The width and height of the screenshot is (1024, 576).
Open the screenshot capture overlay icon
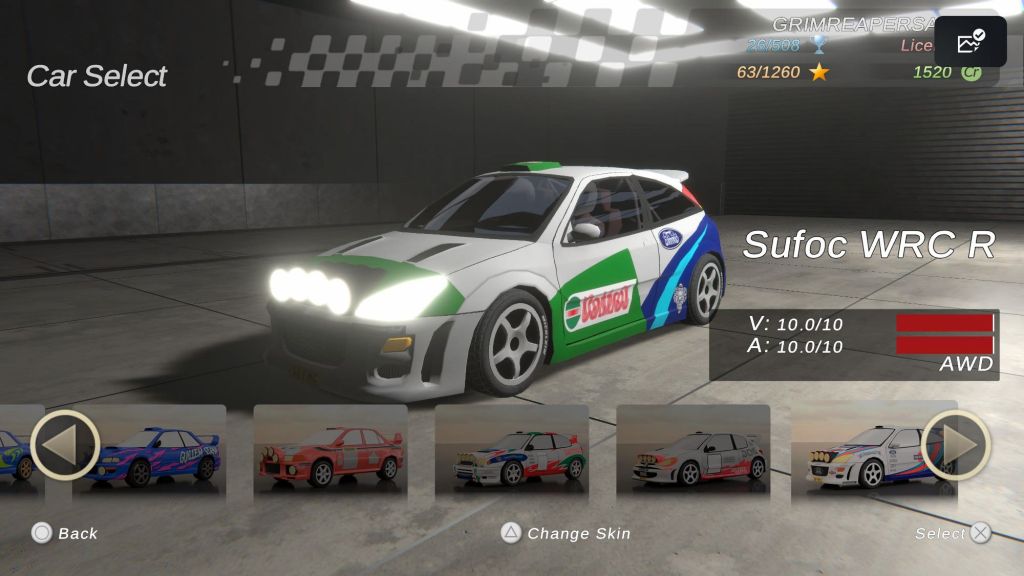click(x=970, y=42)
